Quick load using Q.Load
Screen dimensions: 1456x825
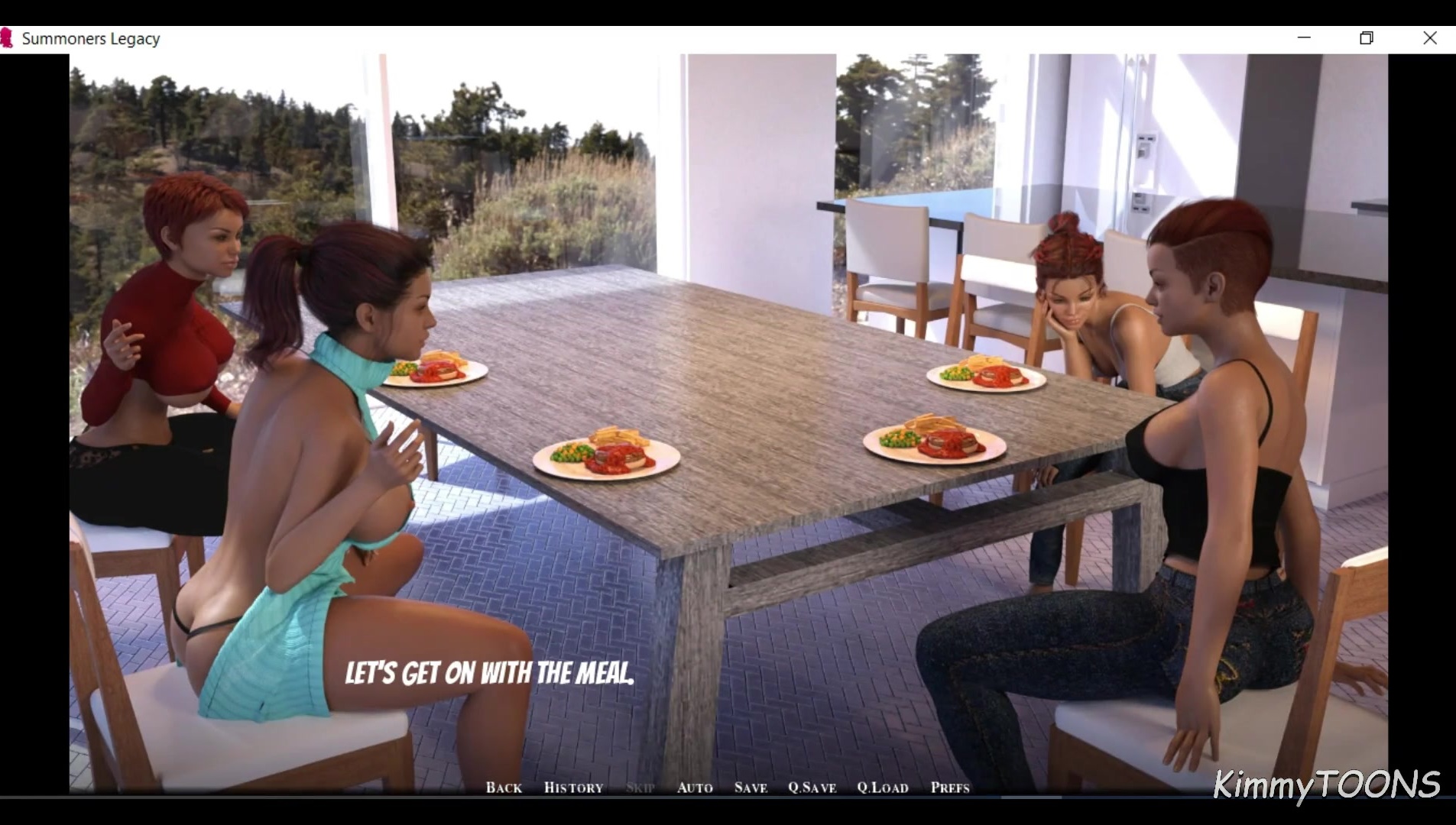883,788
